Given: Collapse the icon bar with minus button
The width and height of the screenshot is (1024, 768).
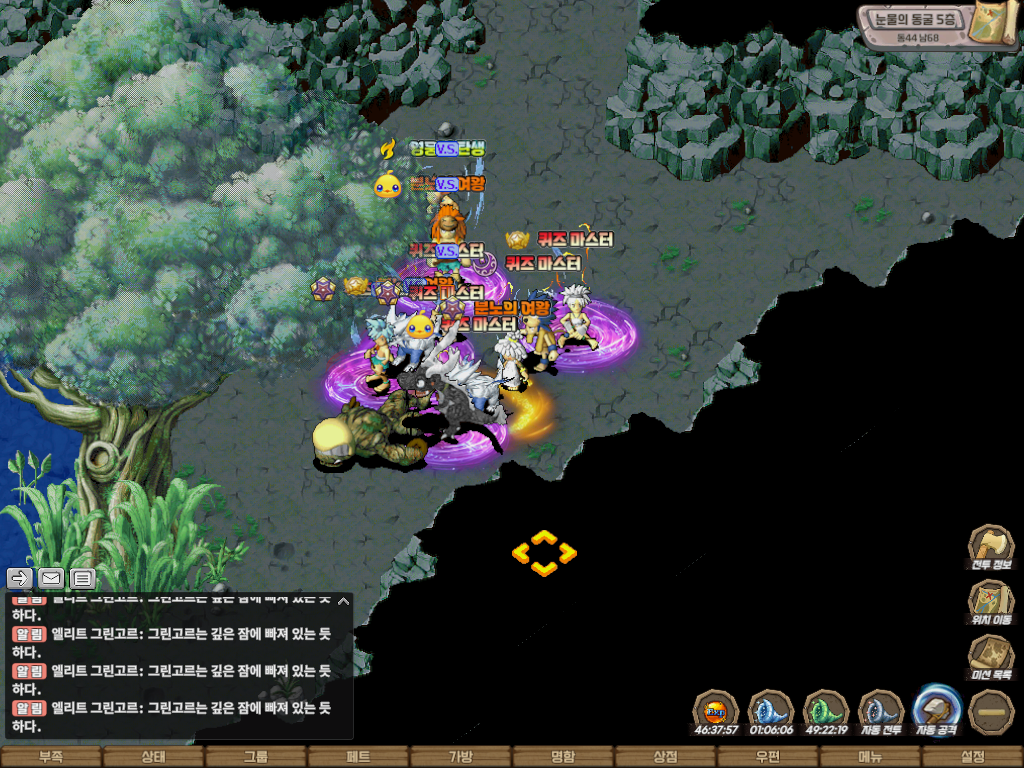Looking at the screenshot, I should [992, 711].
